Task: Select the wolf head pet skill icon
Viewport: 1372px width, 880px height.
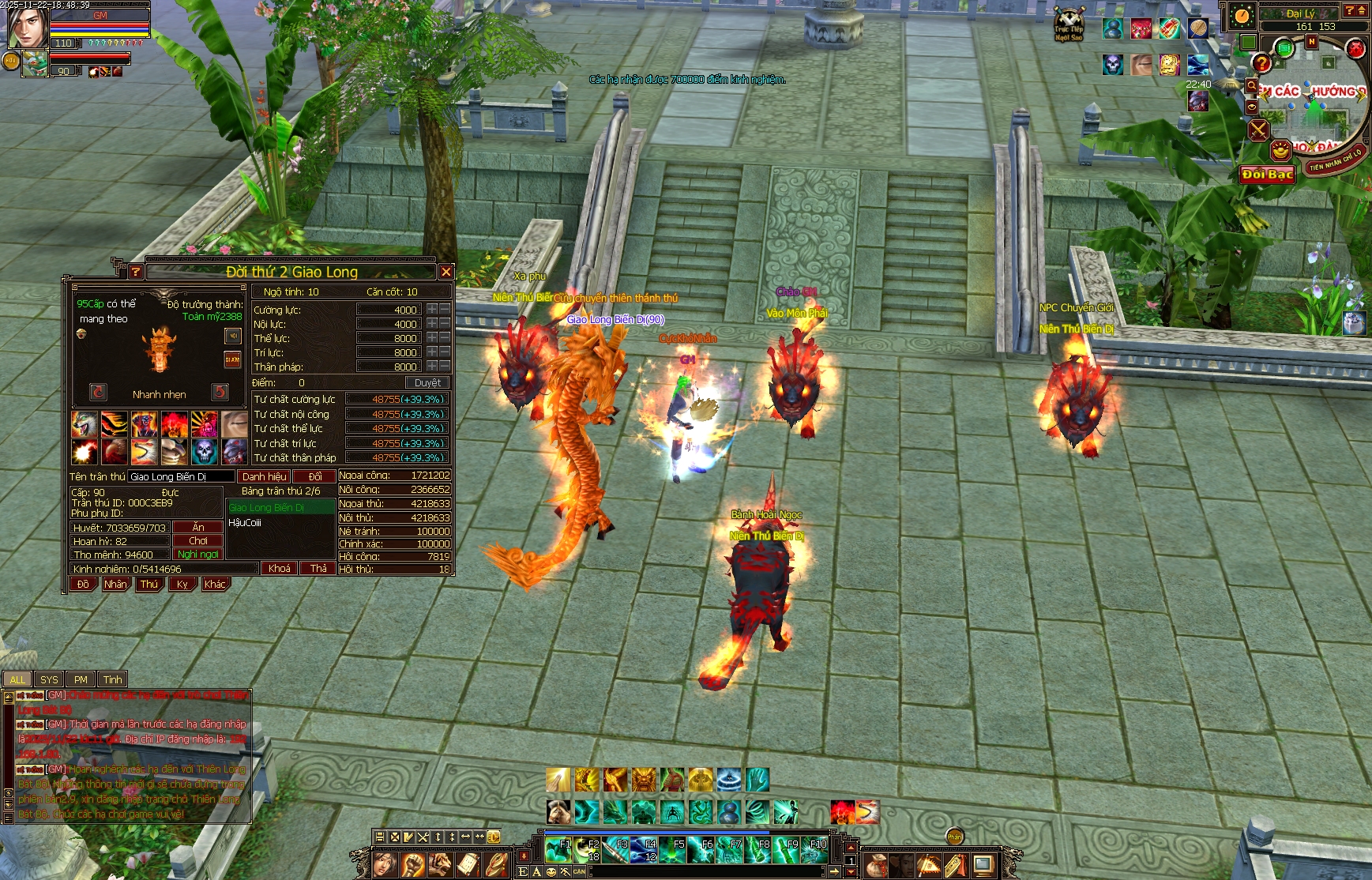Action: click(x=84, y=424)
